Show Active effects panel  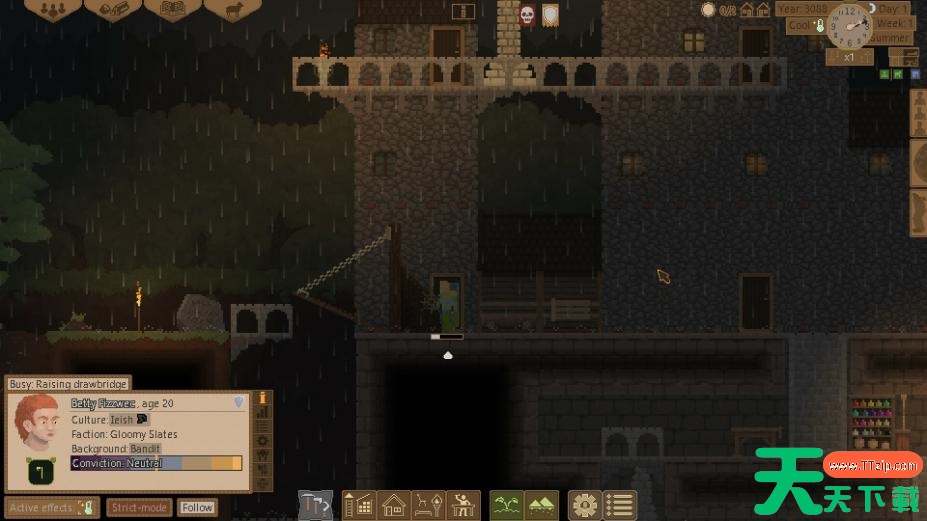[x=51, y=507]
